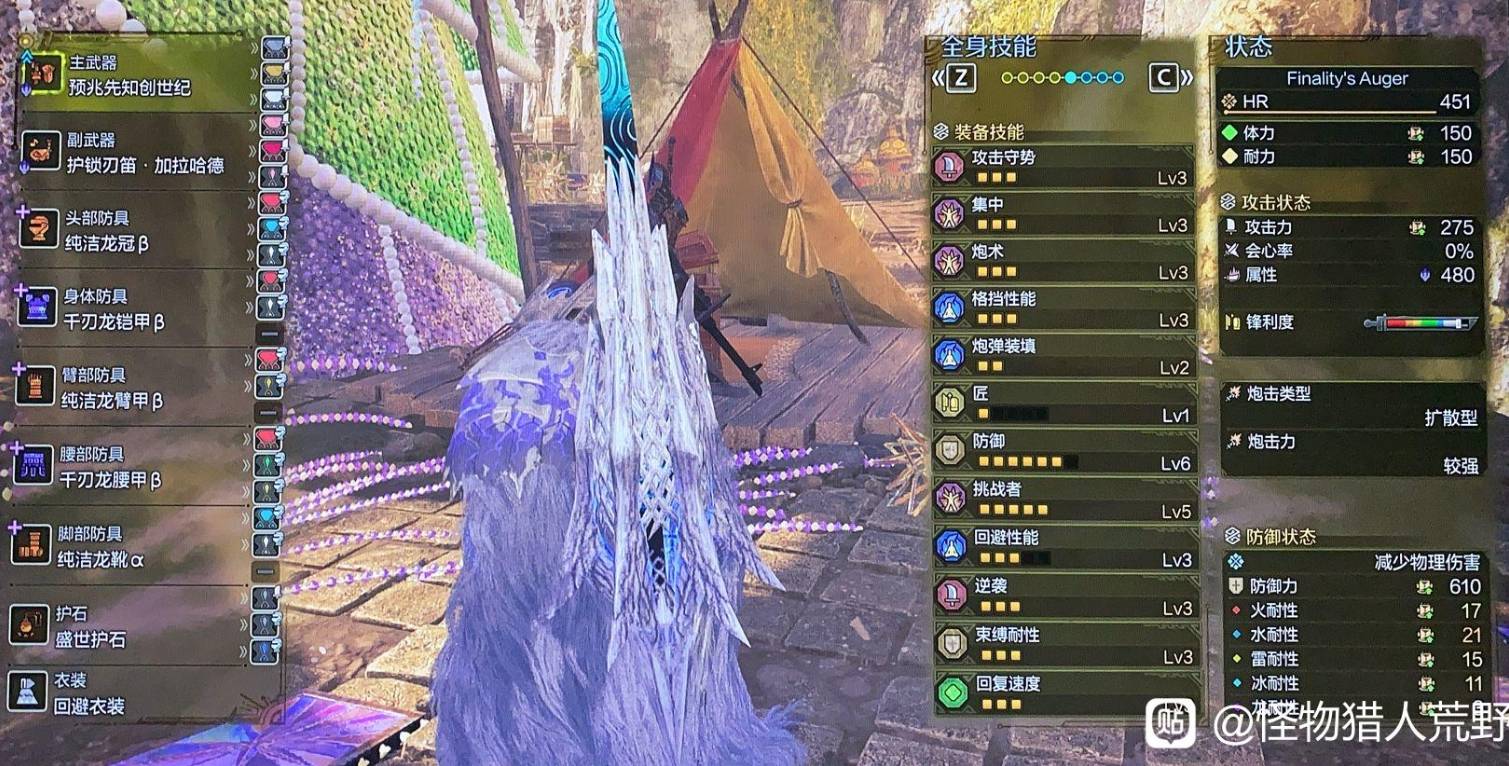
Task: Select the 回避性能 skill row
Action: pyautogui.click(x=1064, y=547)
